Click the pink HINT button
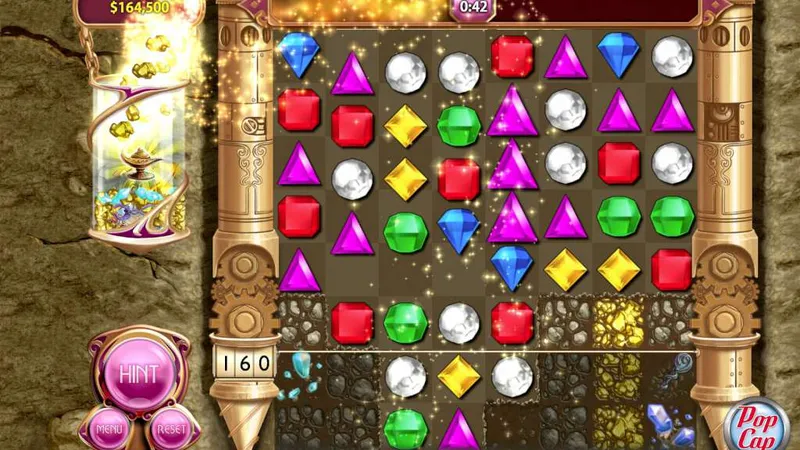 coord(138,373)
